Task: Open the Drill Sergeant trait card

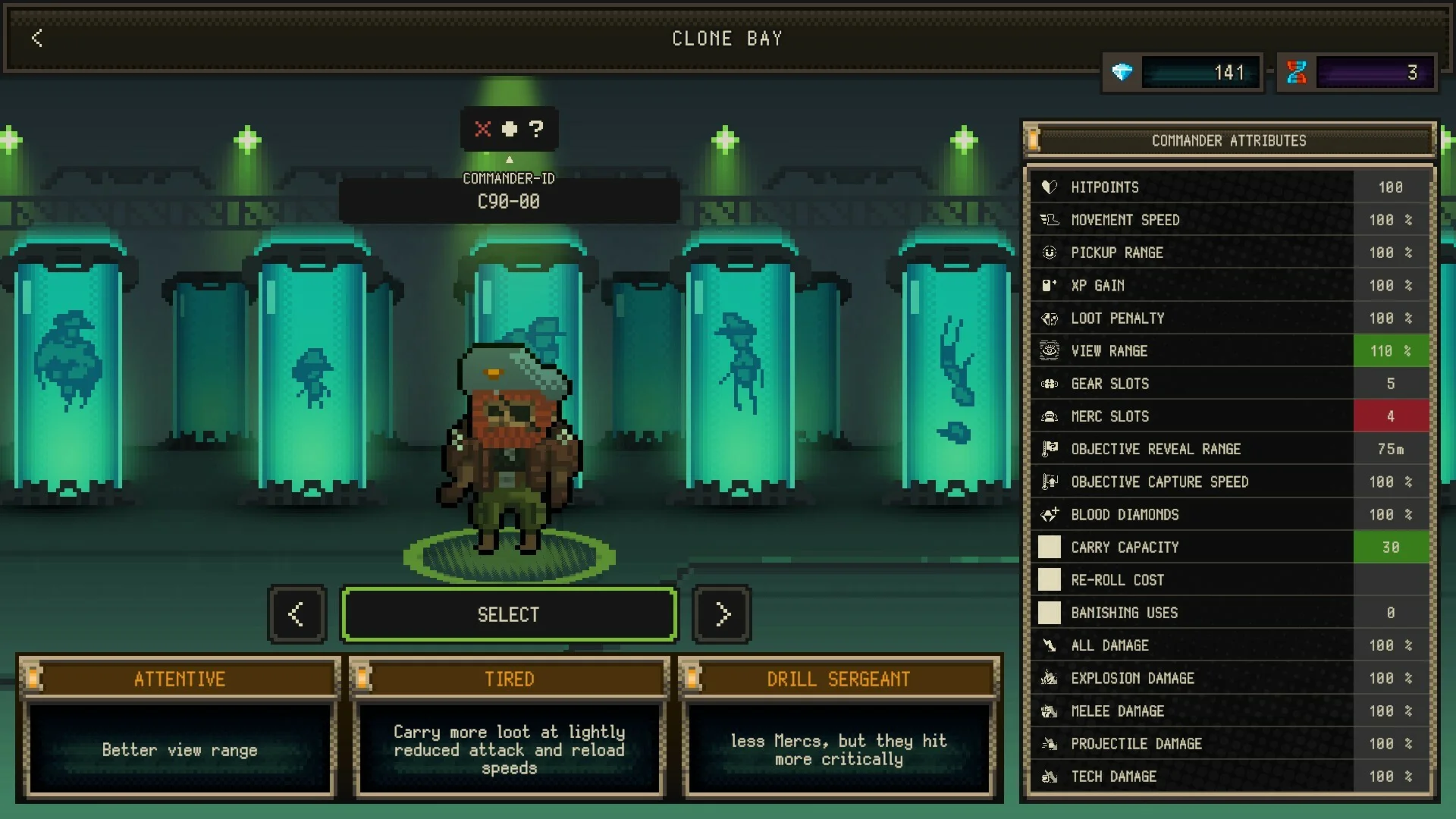Action: point(839,728)
